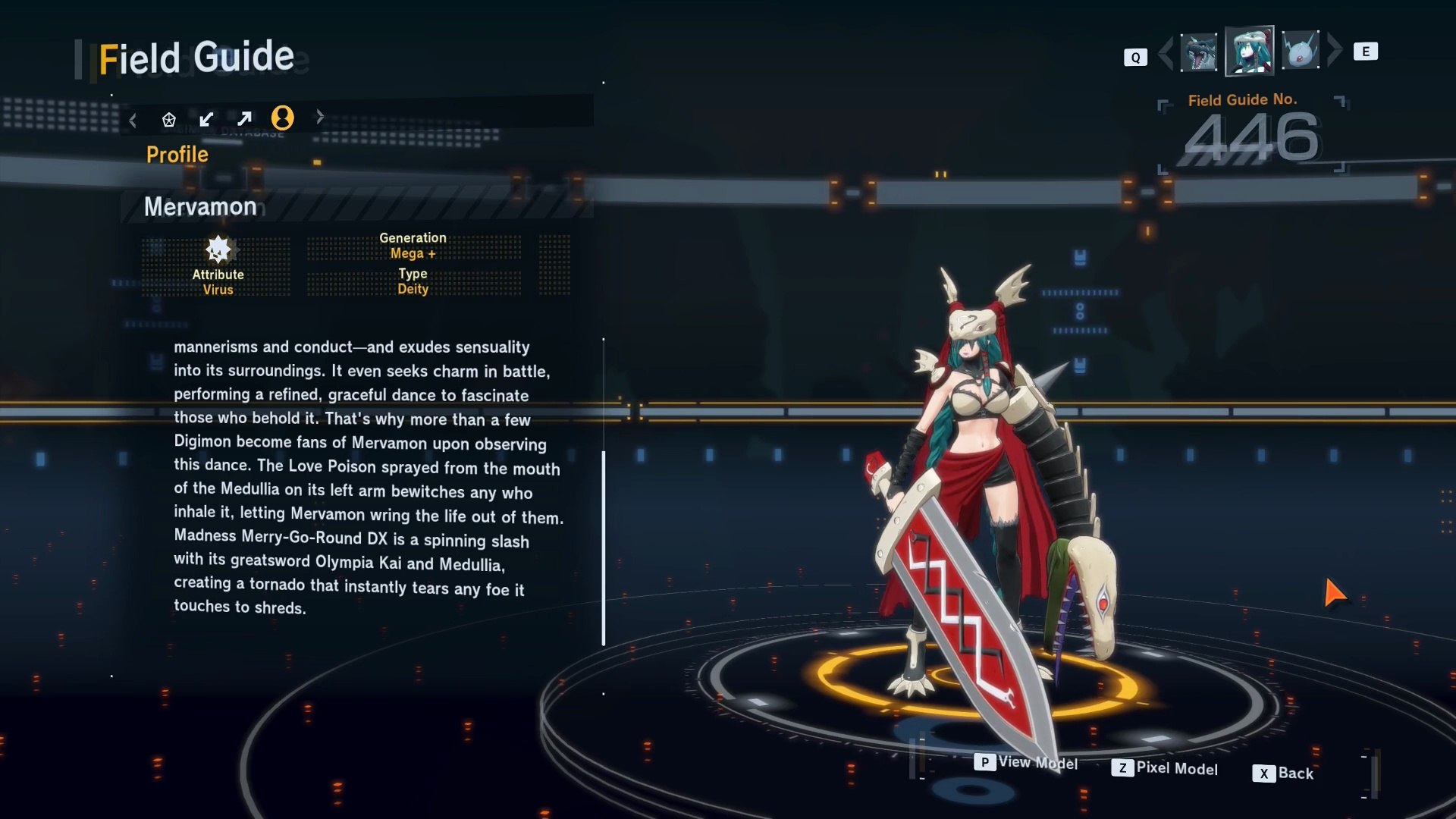Screen dimensions: 1456x819
Task: Select the roaring dragon Digimon thumbnail
Action: pyautogui.click(x=1199, y=52)
